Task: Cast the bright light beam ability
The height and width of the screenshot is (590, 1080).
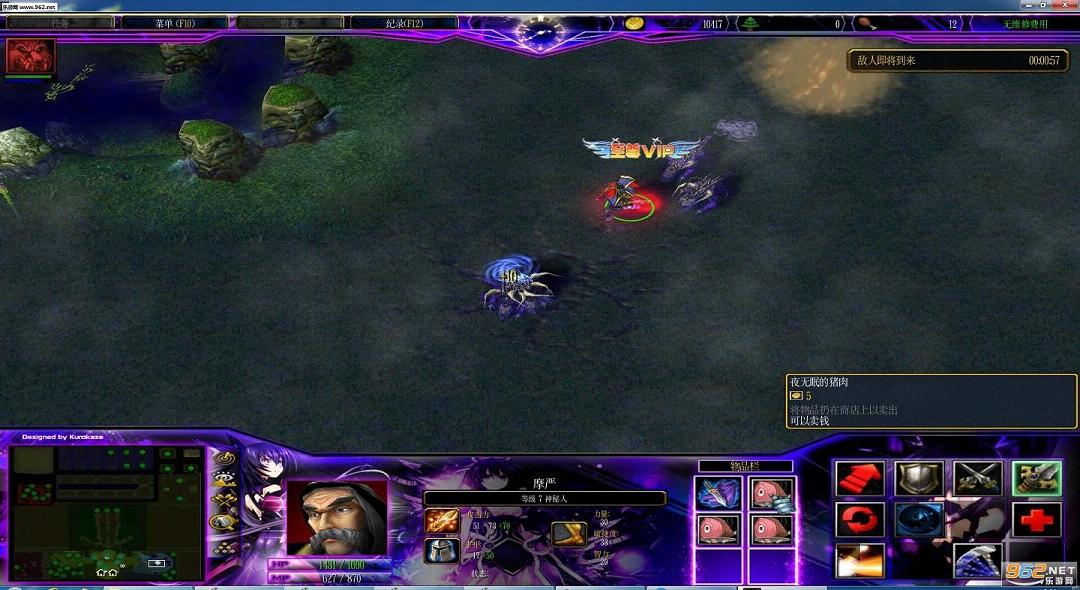Action: (x=859, y=560)
